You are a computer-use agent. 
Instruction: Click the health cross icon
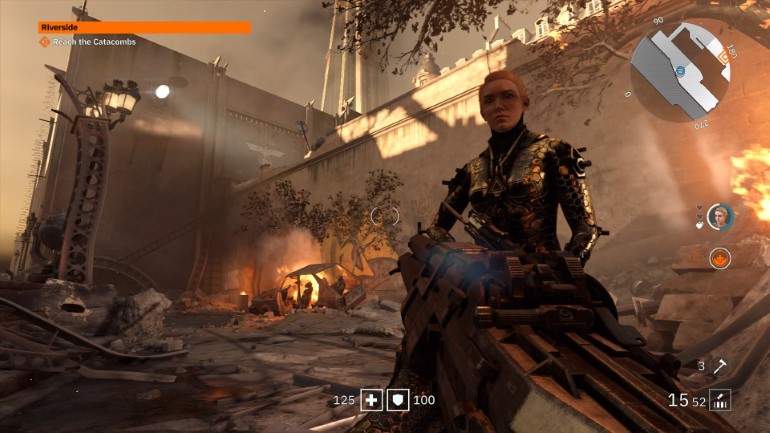click(x=371, y=400)
